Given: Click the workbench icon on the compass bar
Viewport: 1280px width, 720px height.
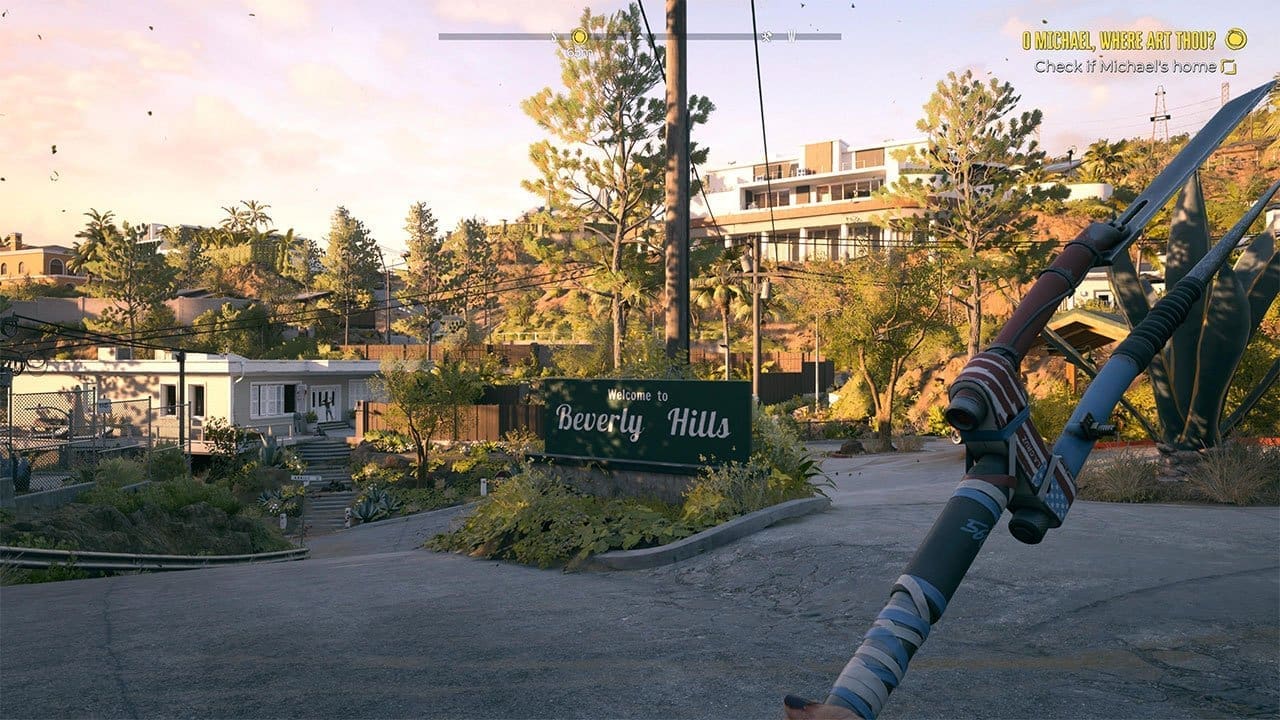Looking at the screenshot, I should coord(766,37).
